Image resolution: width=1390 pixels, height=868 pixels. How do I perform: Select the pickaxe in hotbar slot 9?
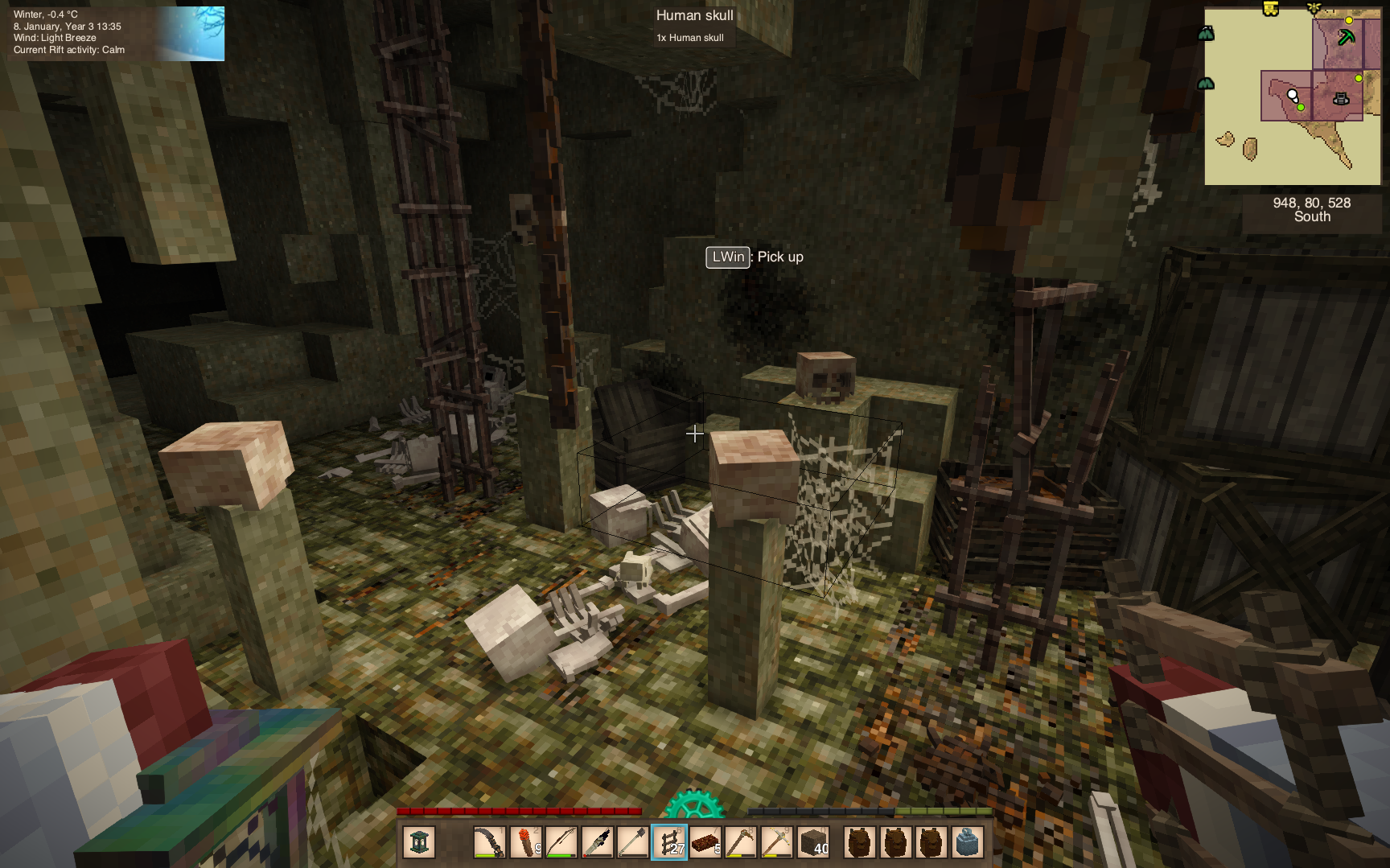point(741,842)
